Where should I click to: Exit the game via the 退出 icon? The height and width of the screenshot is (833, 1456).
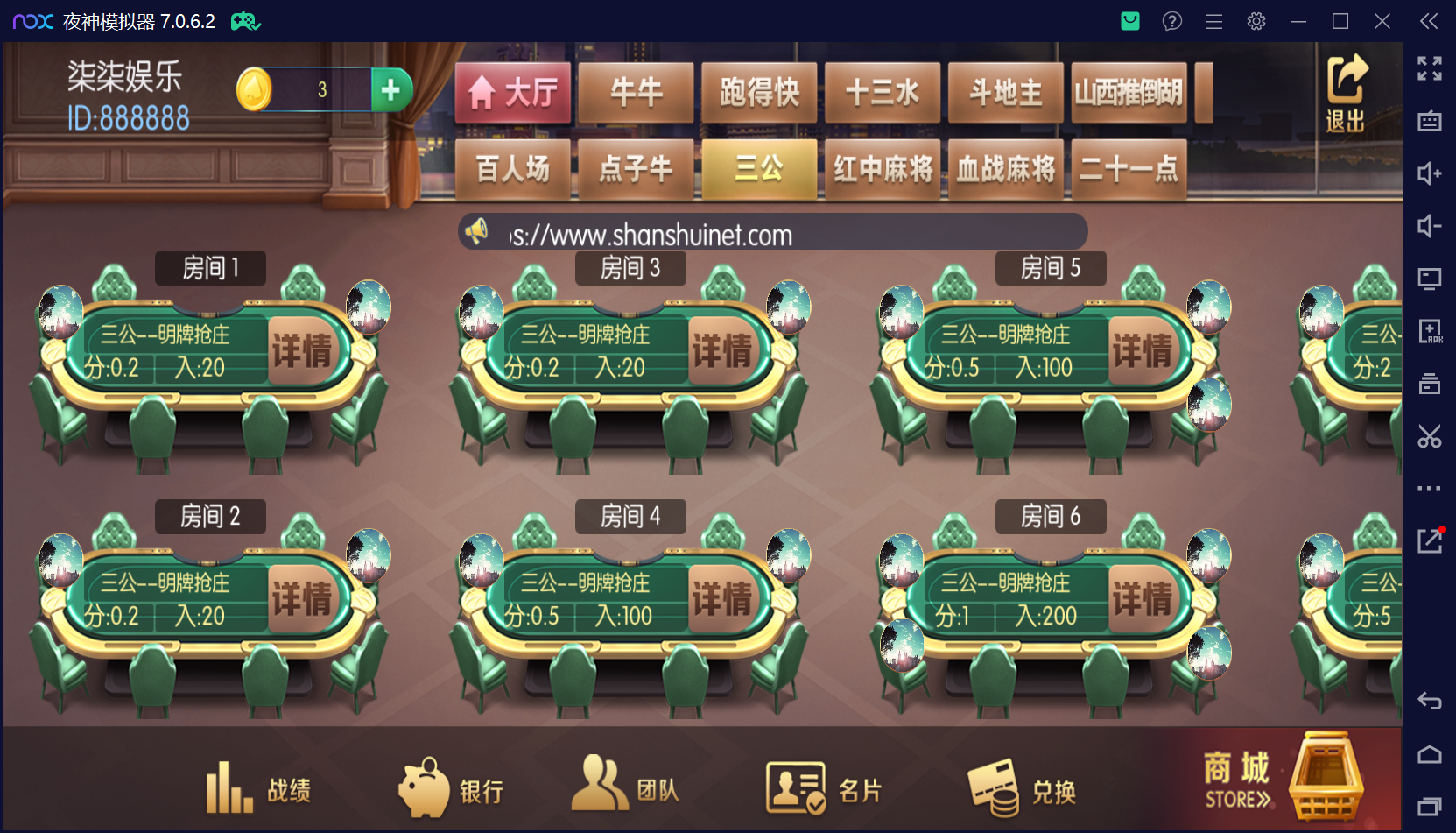click(1346, 92)
